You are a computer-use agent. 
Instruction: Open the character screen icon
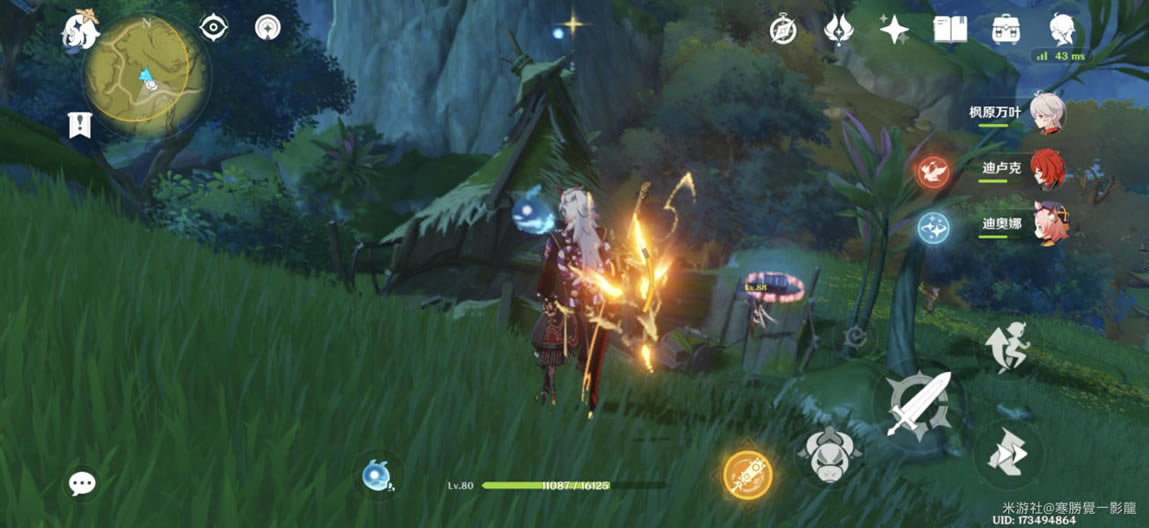1061,29
